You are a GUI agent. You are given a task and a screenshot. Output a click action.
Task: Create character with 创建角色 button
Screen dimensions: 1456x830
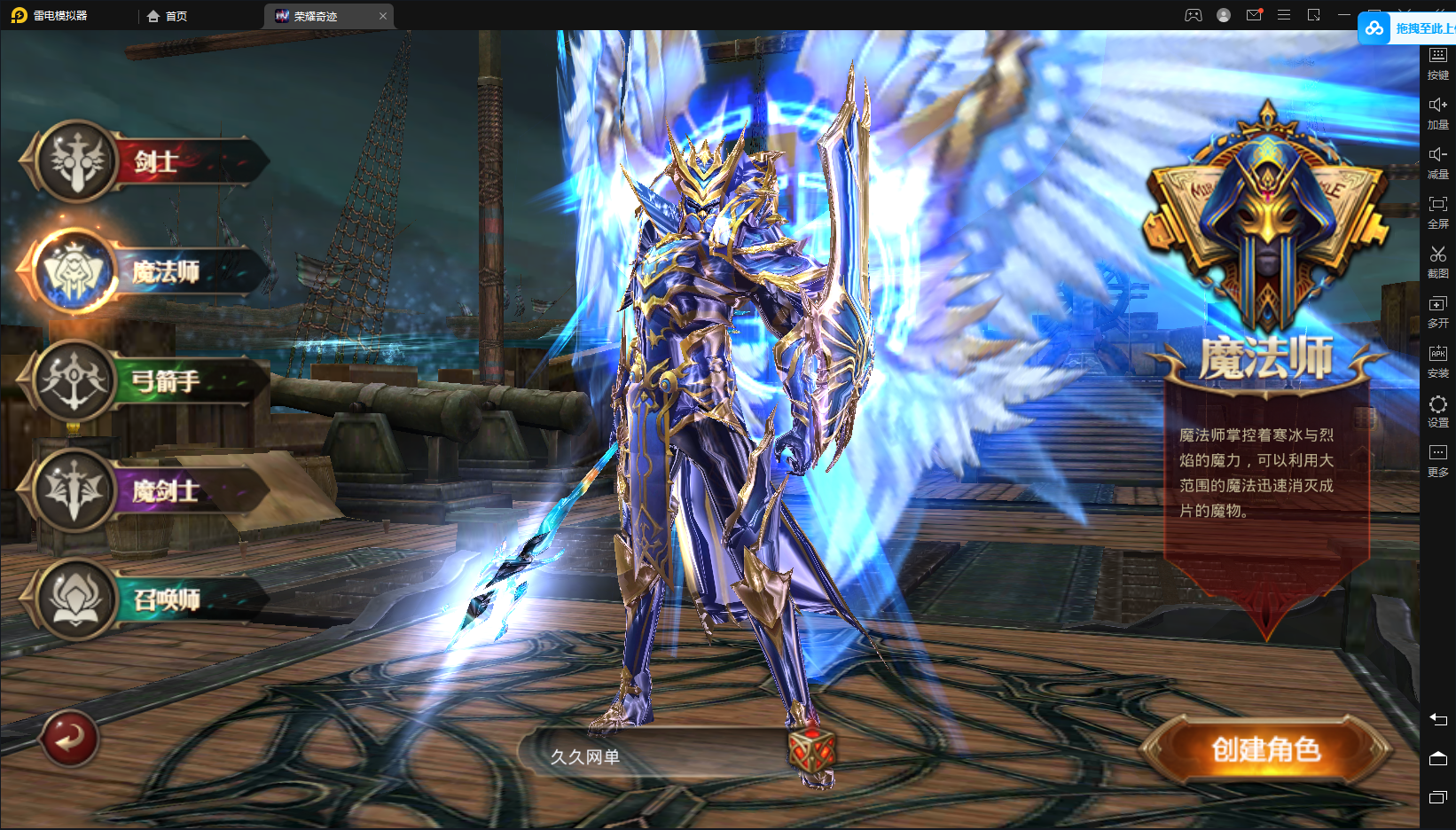pyautogui.click(x=1266, y=750)
